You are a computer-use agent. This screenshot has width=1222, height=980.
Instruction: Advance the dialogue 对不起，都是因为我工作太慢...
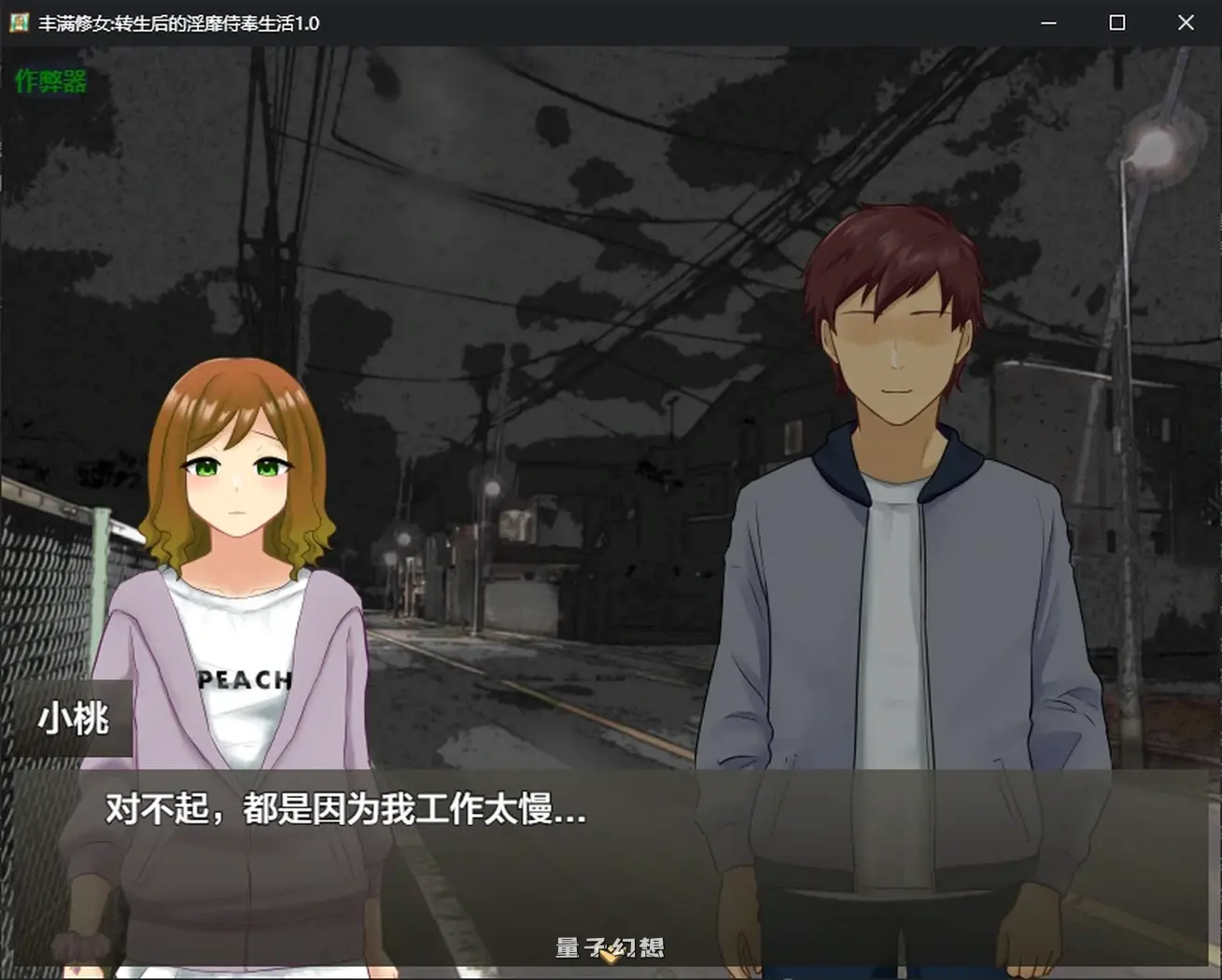coord(342,813)
